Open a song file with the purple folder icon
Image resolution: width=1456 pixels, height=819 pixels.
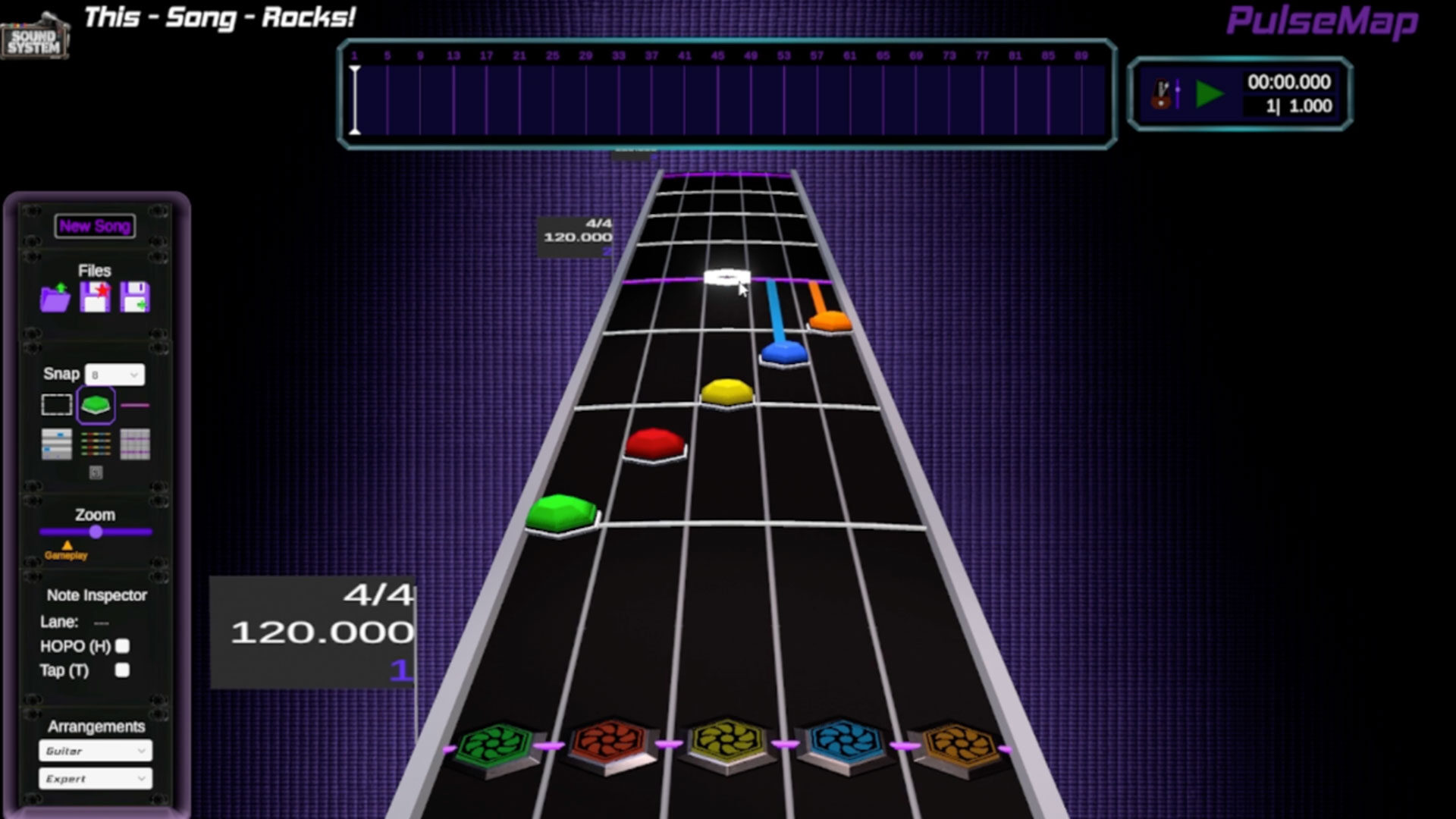coord(56,297)
